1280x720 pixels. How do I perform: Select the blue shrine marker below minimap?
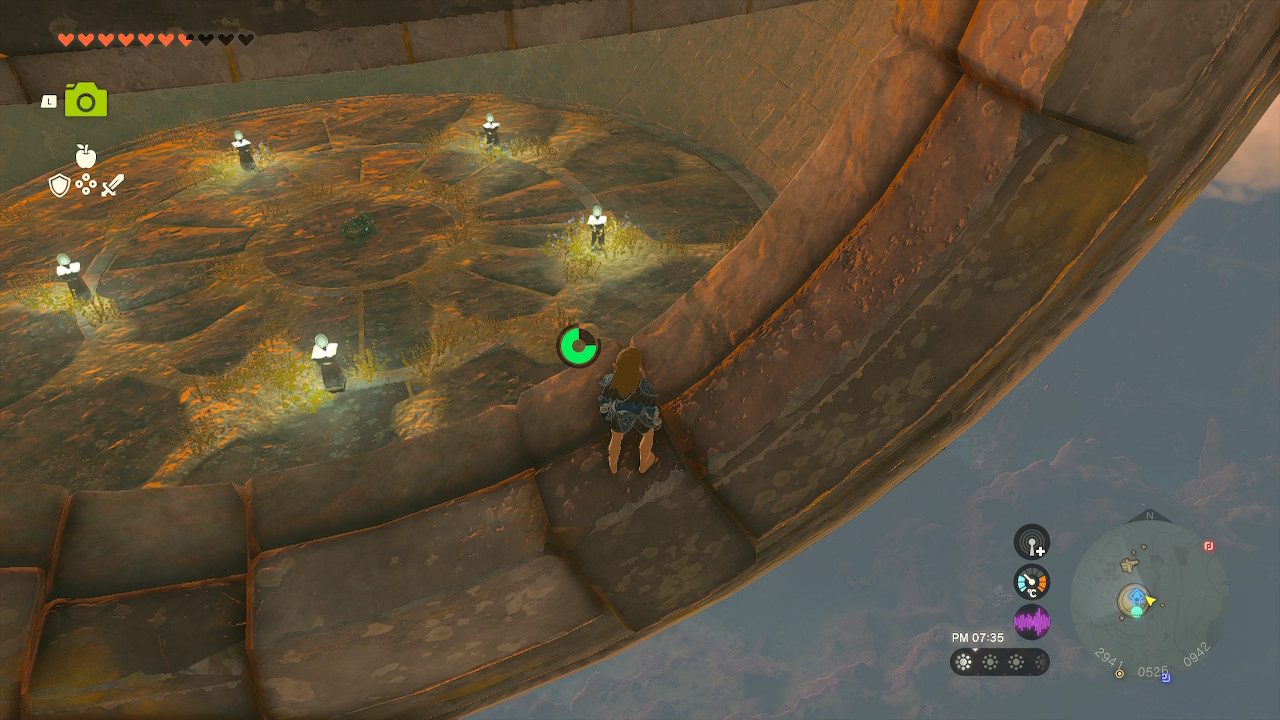click(1166, 677)
